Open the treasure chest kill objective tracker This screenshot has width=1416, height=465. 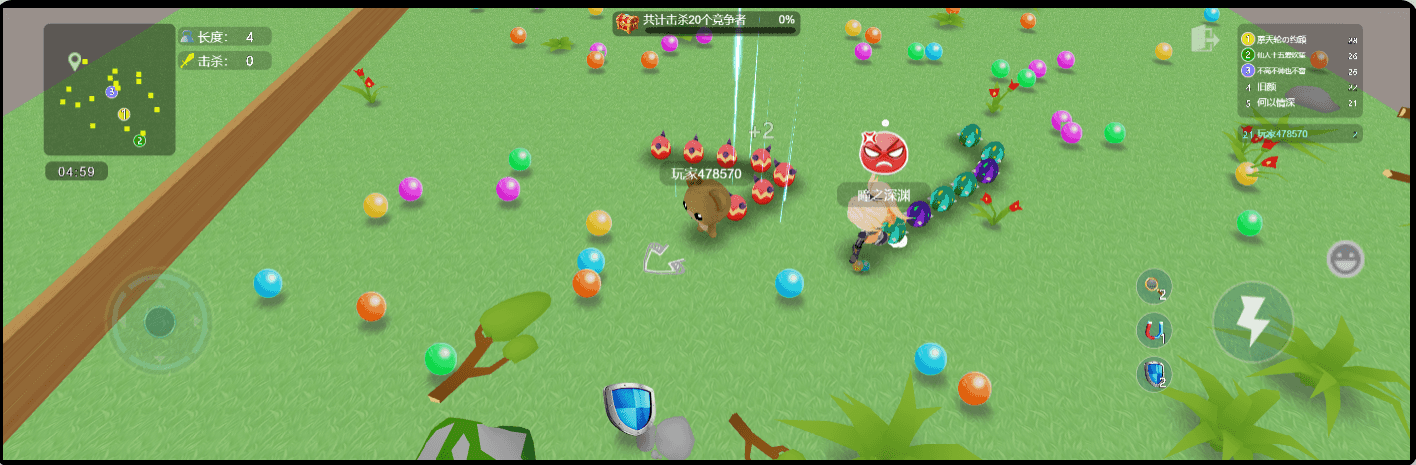click(x=706, y=21)
